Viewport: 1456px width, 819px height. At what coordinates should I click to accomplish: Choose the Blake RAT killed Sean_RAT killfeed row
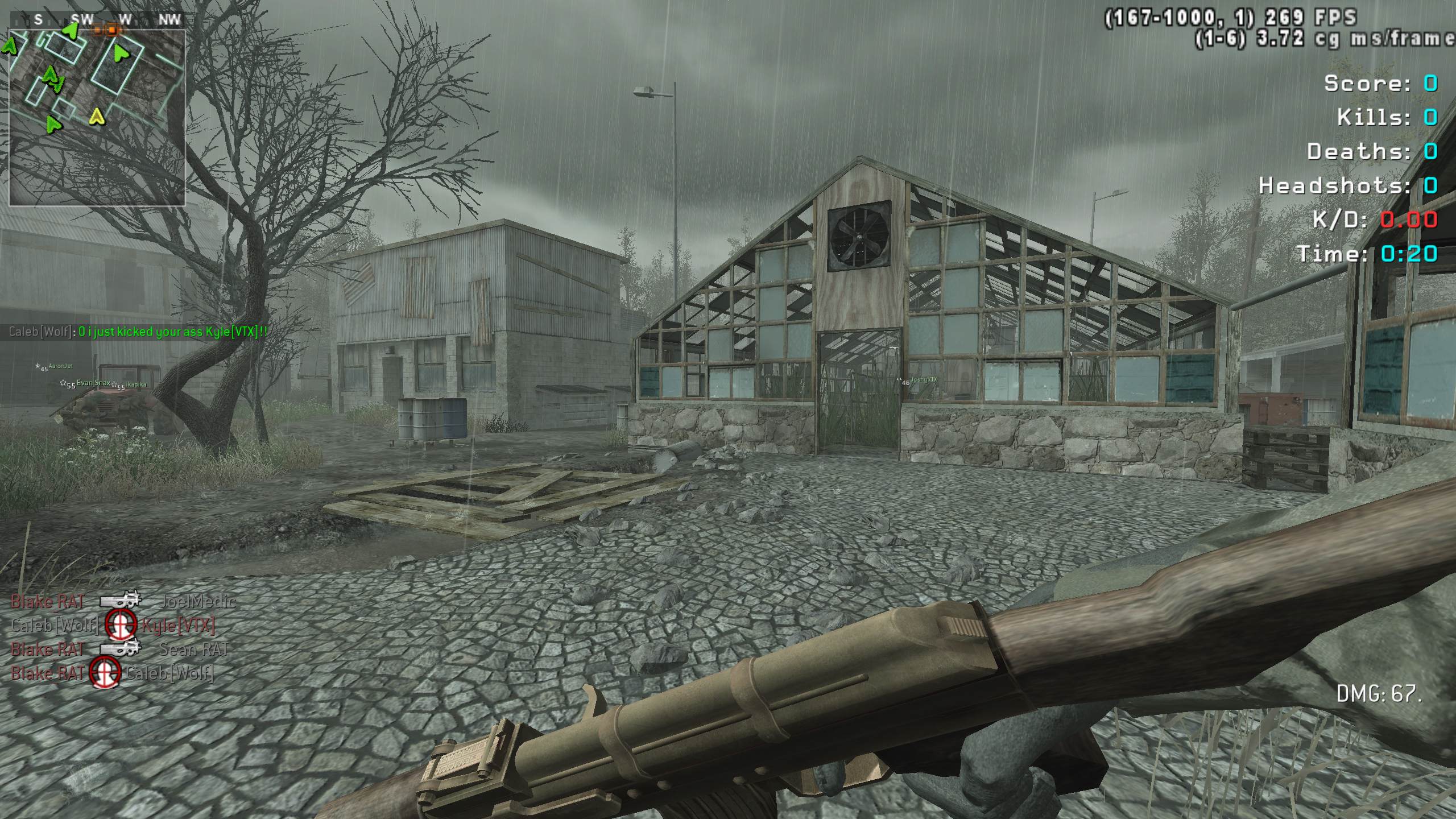(x=119, y=649)
